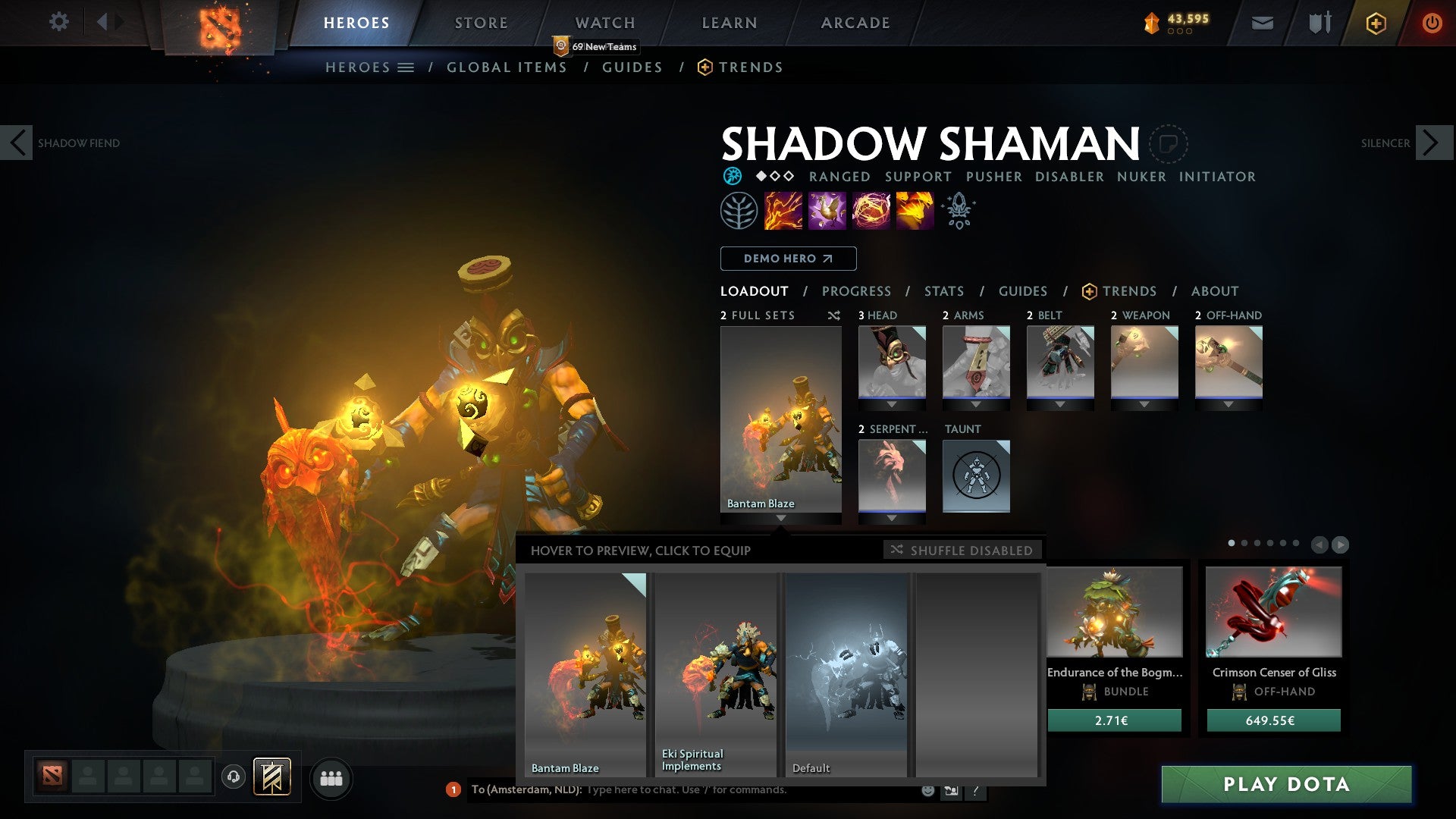
Task: Open the mail notifications icon
Action: tap(1263, 24)
